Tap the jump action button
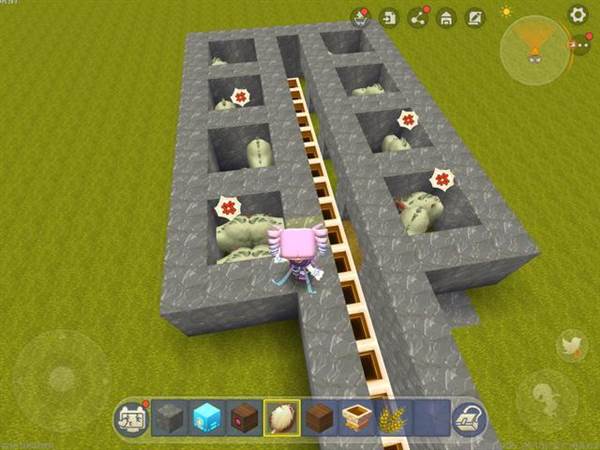The width and height of the screenshot is (600, 450). pyautogui.click(x=545, y=393)
